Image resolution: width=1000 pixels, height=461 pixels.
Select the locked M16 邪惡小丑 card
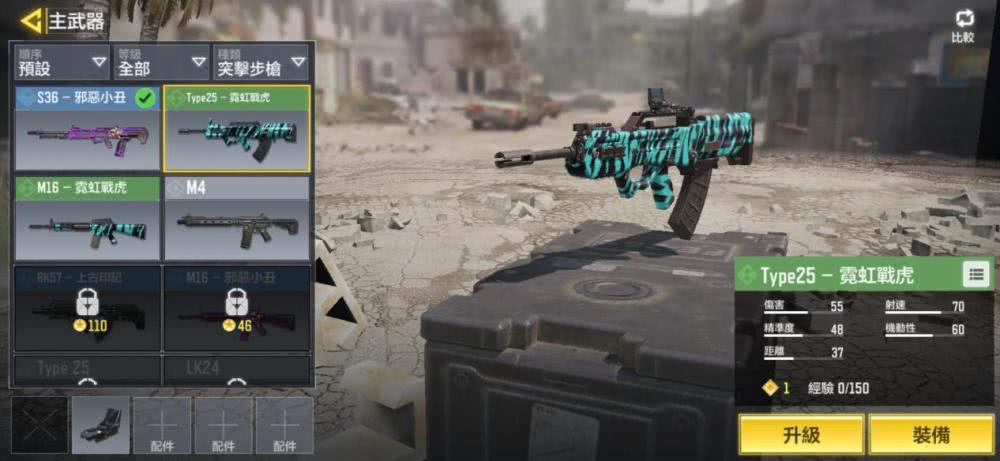coord(237,307)
